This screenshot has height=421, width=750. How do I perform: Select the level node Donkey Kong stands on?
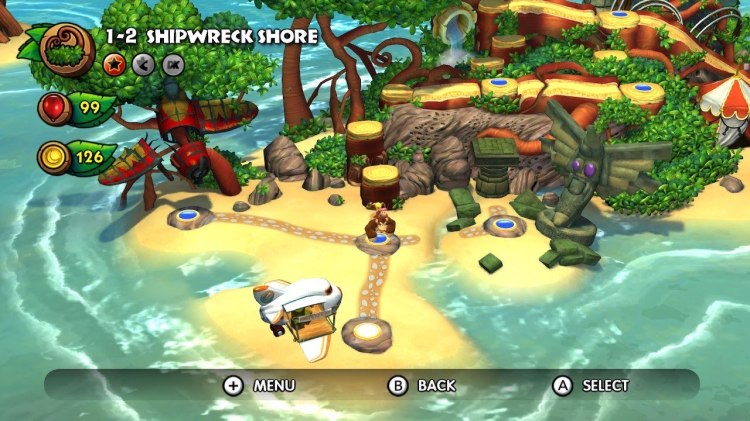coord(378,242)
